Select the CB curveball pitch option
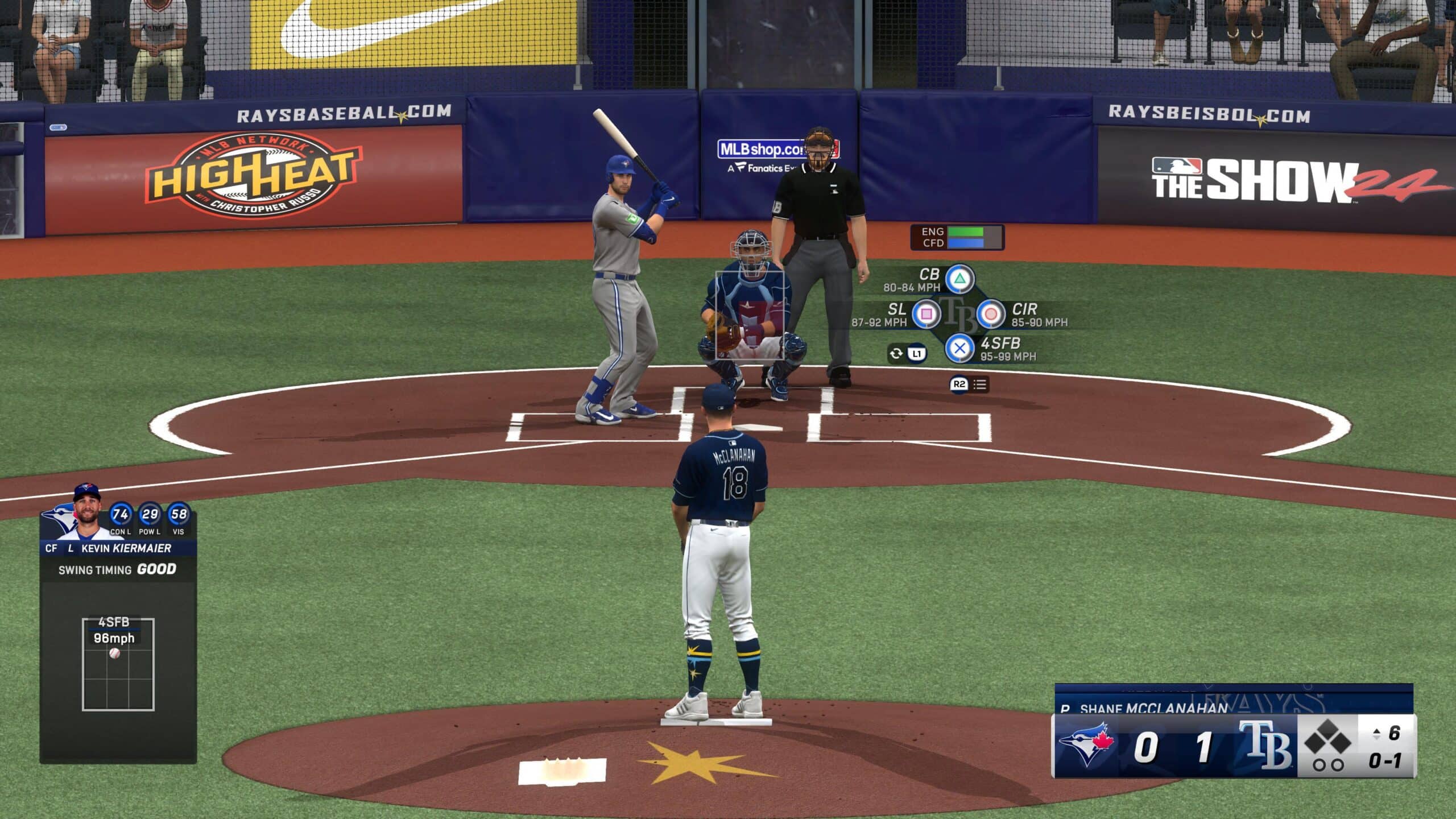Image resolution: width=1456 pixels, height=819 pixels. click(959, 279)
